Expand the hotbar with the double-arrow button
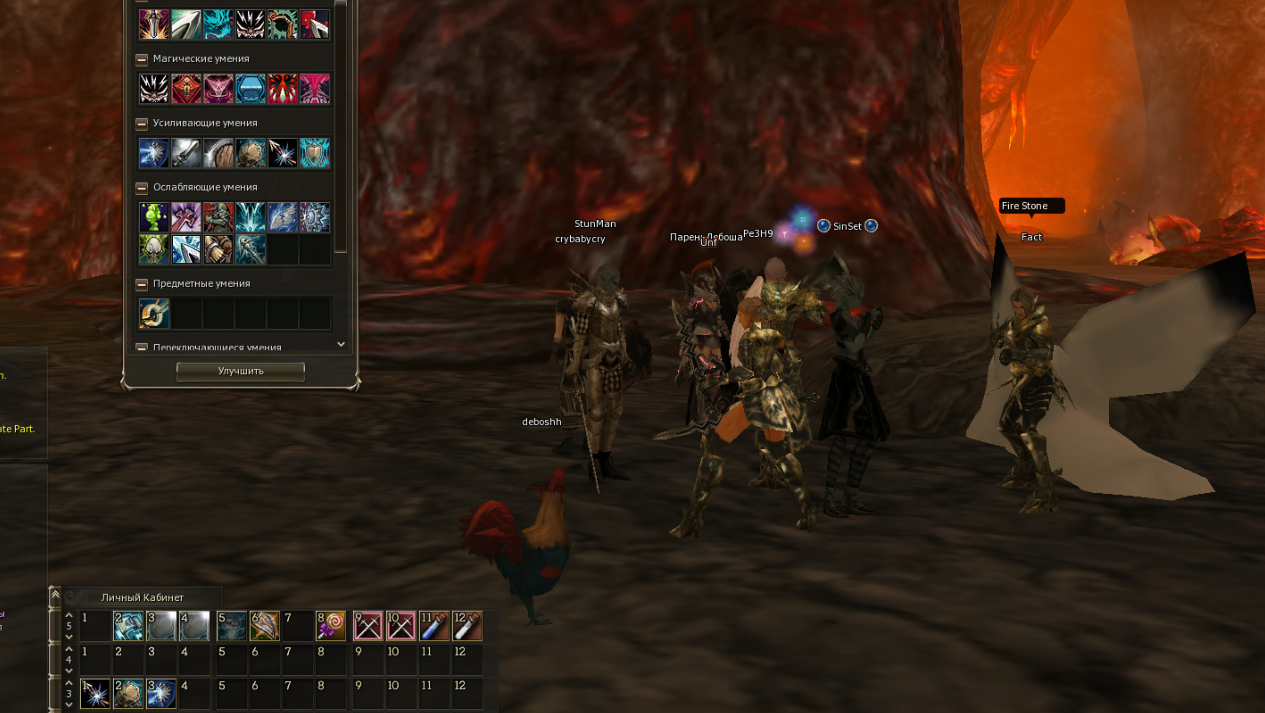Viewport: 1265px width, 713px height. [55, 595]
